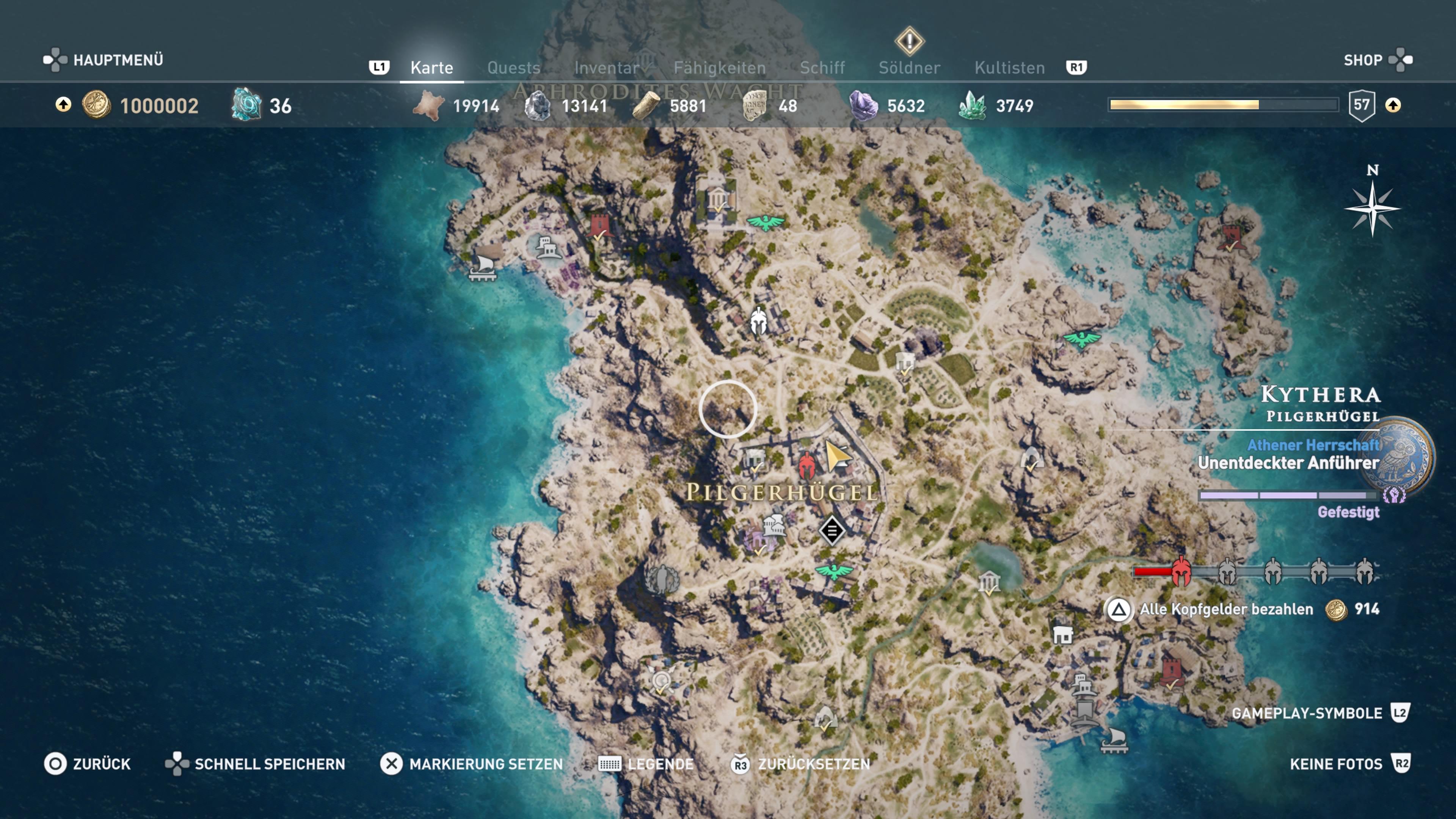The image size is (1456, 819).
Task: Toggle Gameplay-Symbole map icons
Action: (1320, 713)
